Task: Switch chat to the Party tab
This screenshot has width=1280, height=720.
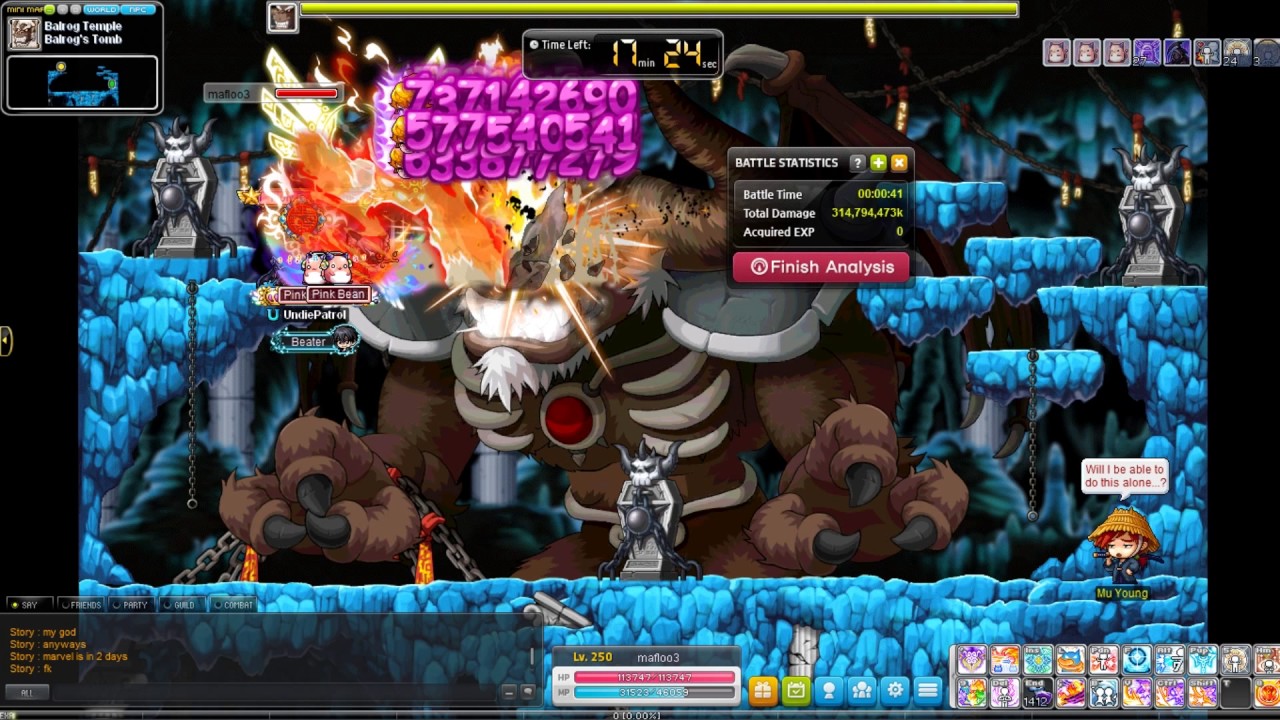Action: (131, 605)
